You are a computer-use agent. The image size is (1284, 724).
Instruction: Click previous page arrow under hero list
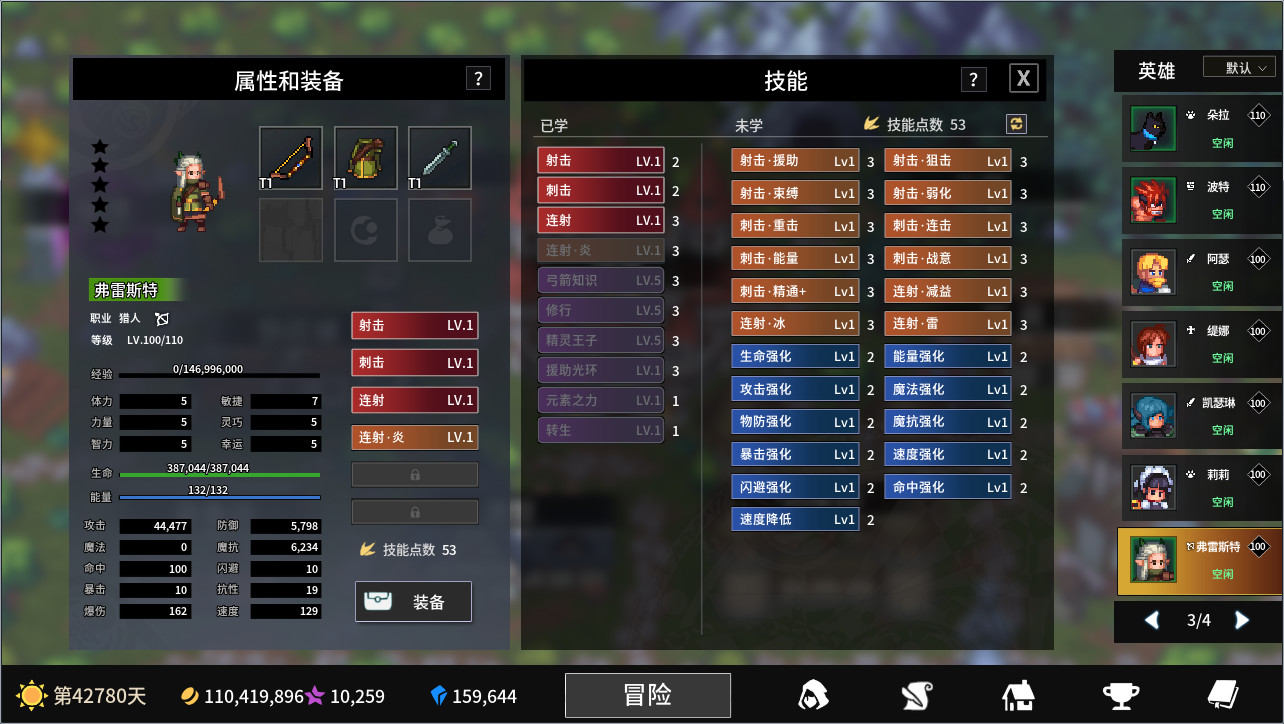click(x=1151, y=620)
